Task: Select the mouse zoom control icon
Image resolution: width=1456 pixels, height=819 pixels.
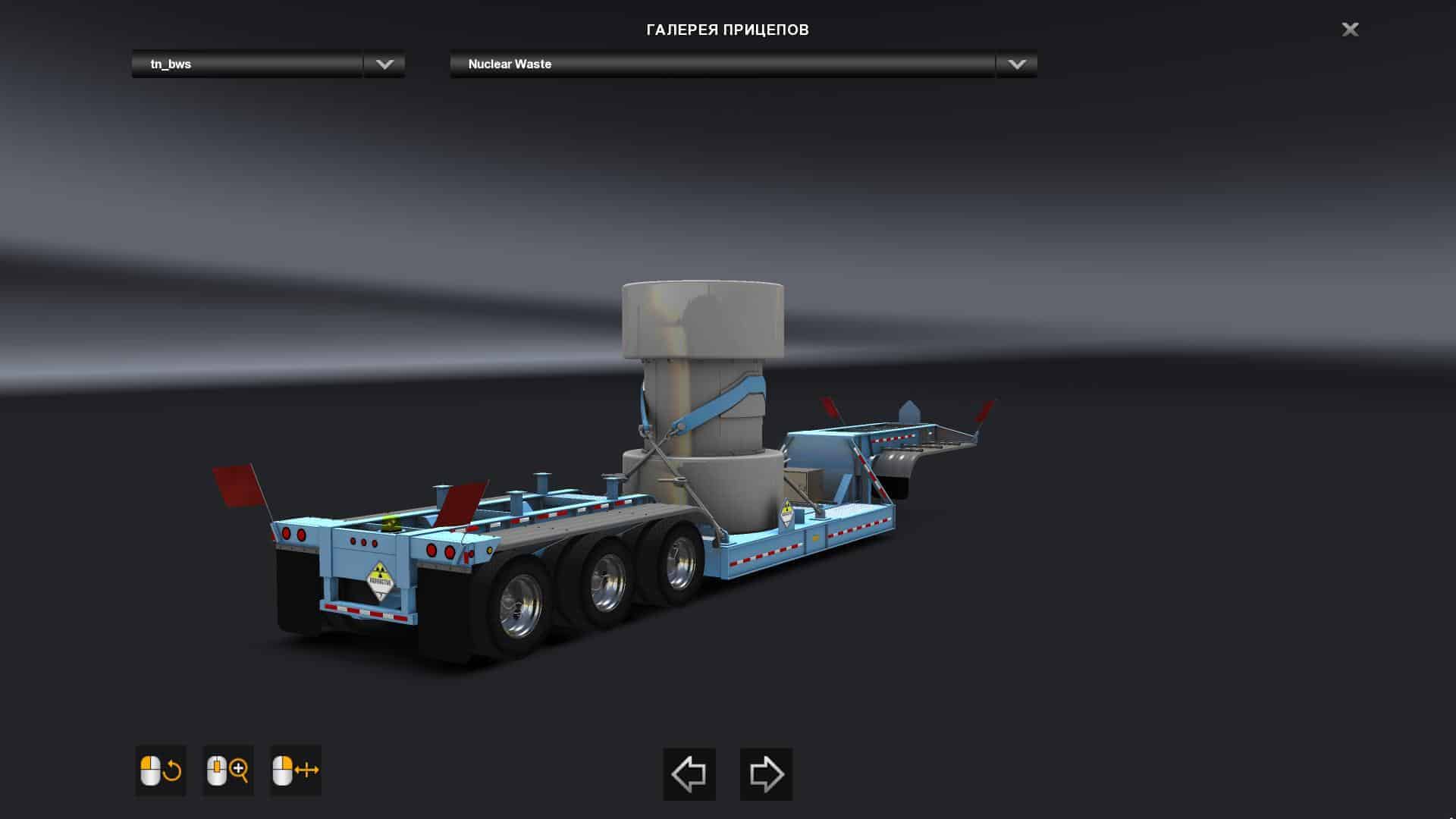Action: pyautogui.click(x=227, y=770)
